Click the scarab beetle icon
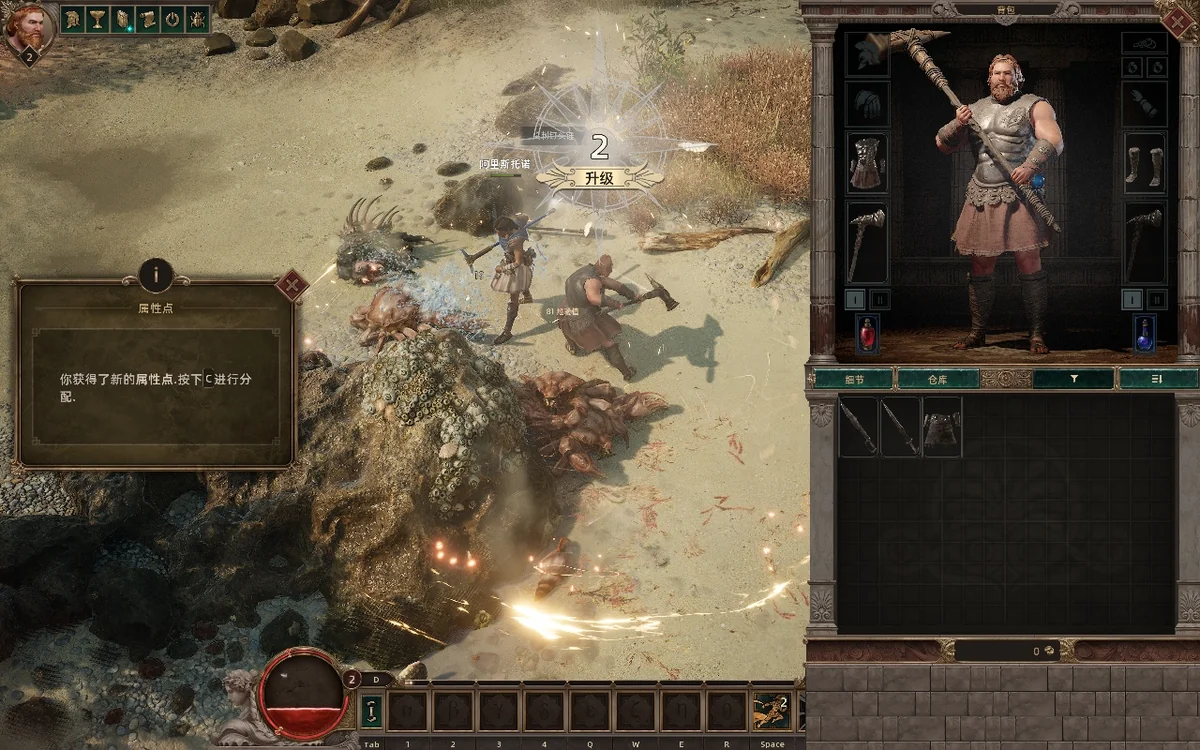This screenshot has height=750, width=1200. (196, 19)
